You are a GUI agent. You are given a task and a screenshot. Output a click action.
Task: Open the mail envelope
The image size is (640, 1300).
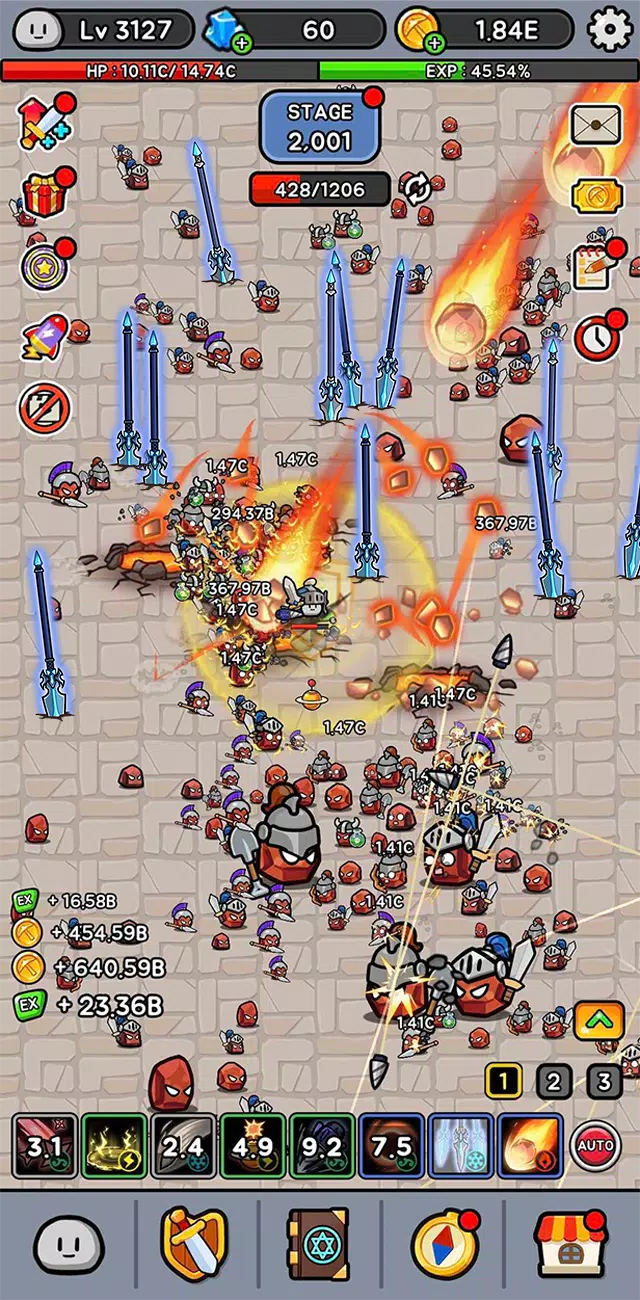pos(596,126)
